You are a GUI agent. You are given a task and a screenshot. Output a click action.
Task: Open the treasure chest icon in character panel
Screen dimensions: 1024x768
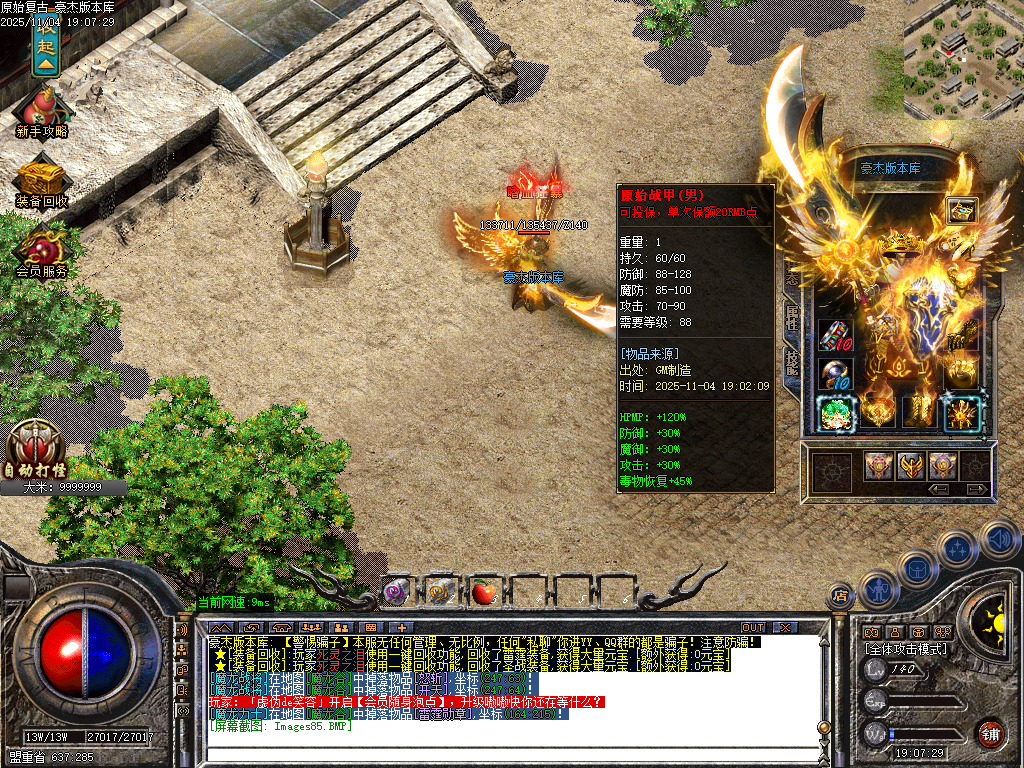[x=961, y=211]
